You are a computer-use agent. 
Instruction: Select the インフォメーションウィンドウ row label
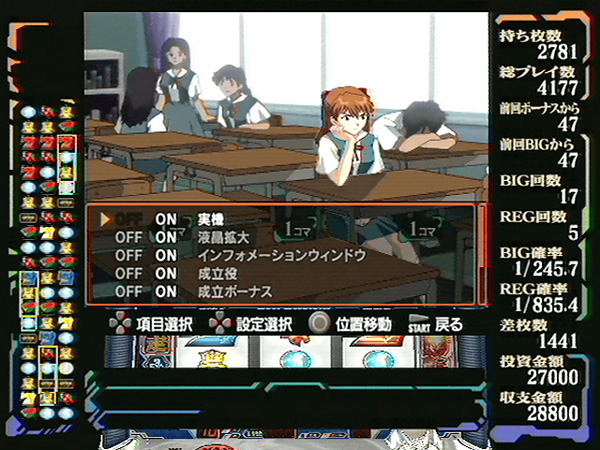[281, 255]
